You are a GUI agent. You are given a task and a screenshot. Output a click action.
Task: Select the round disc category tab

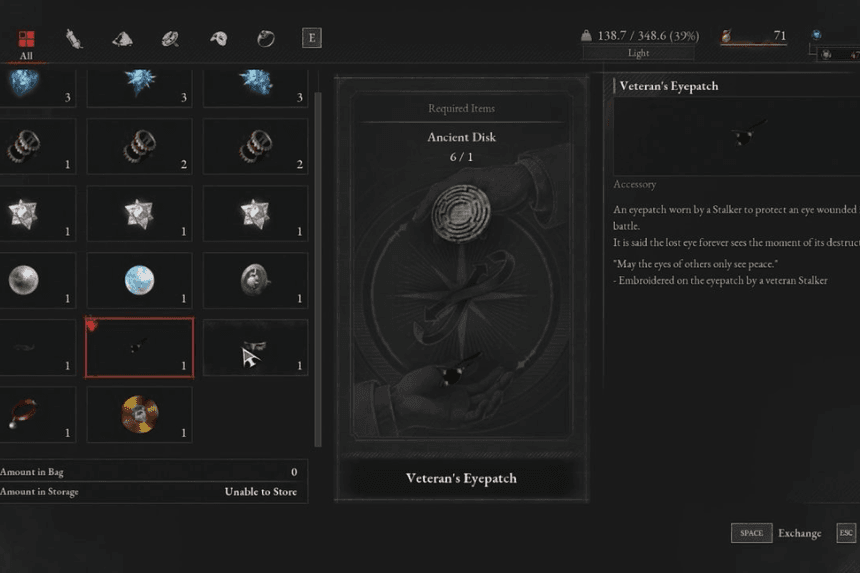click(170, 39)
